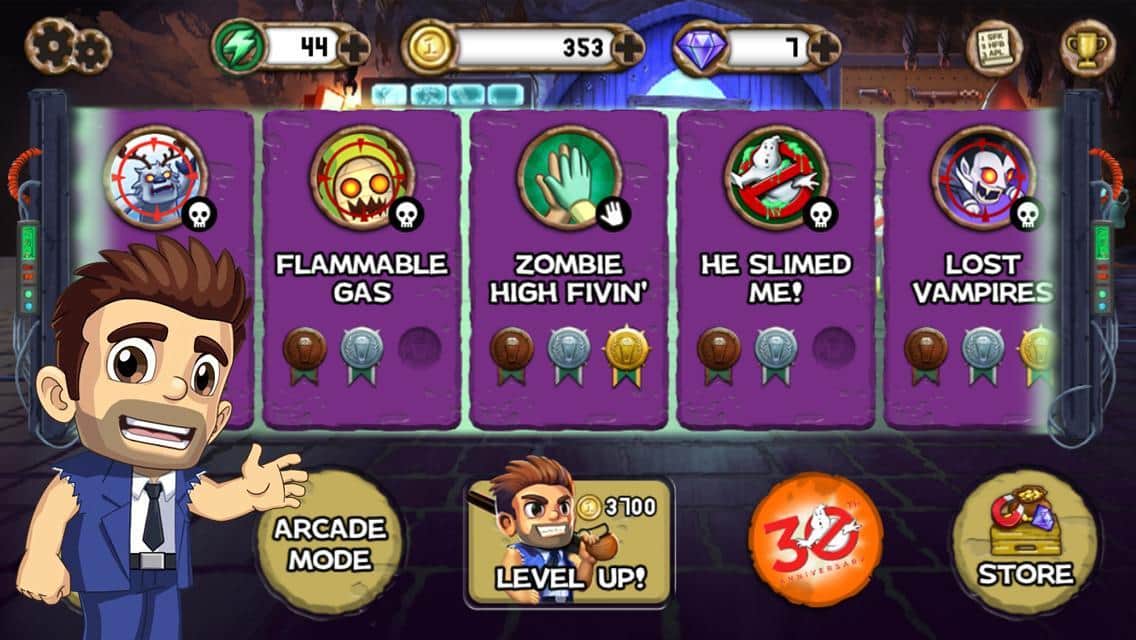Open the missions list notepad icon
Screen dimensions: 1136x640
[991, 46]
